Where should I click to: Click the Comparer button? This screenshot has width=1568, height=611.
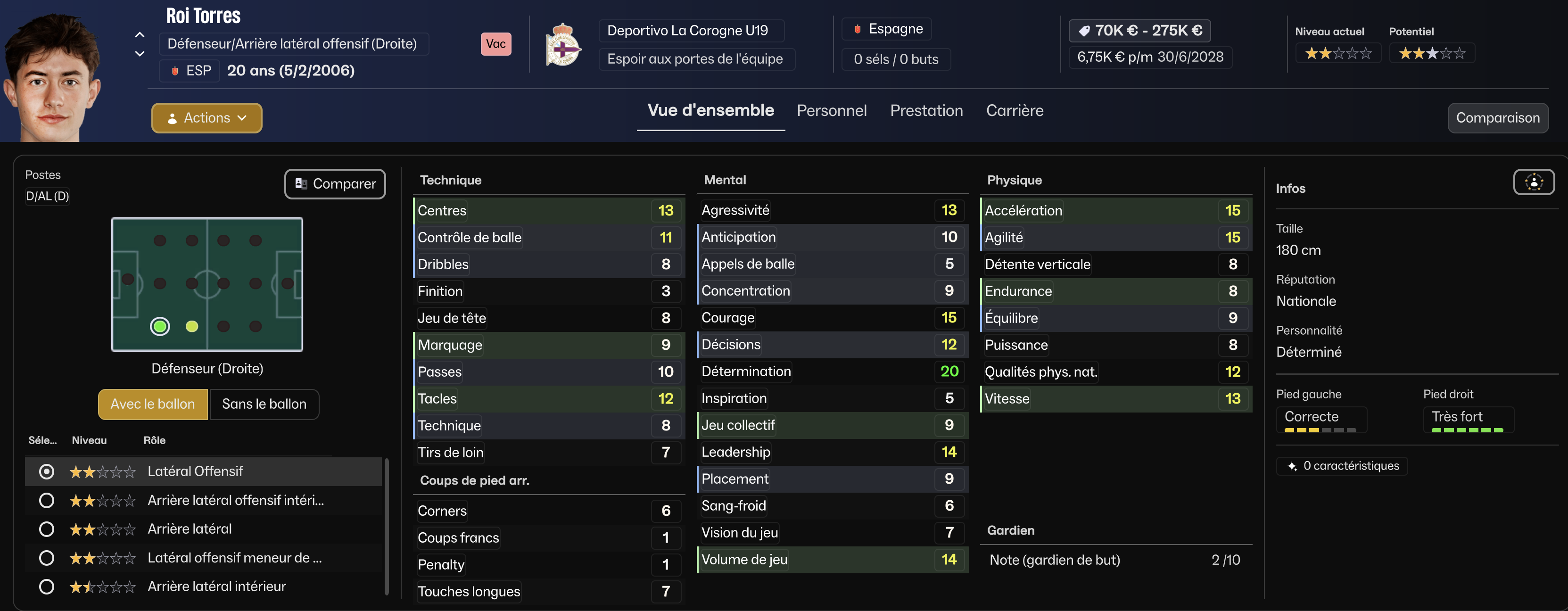point(335,184)
